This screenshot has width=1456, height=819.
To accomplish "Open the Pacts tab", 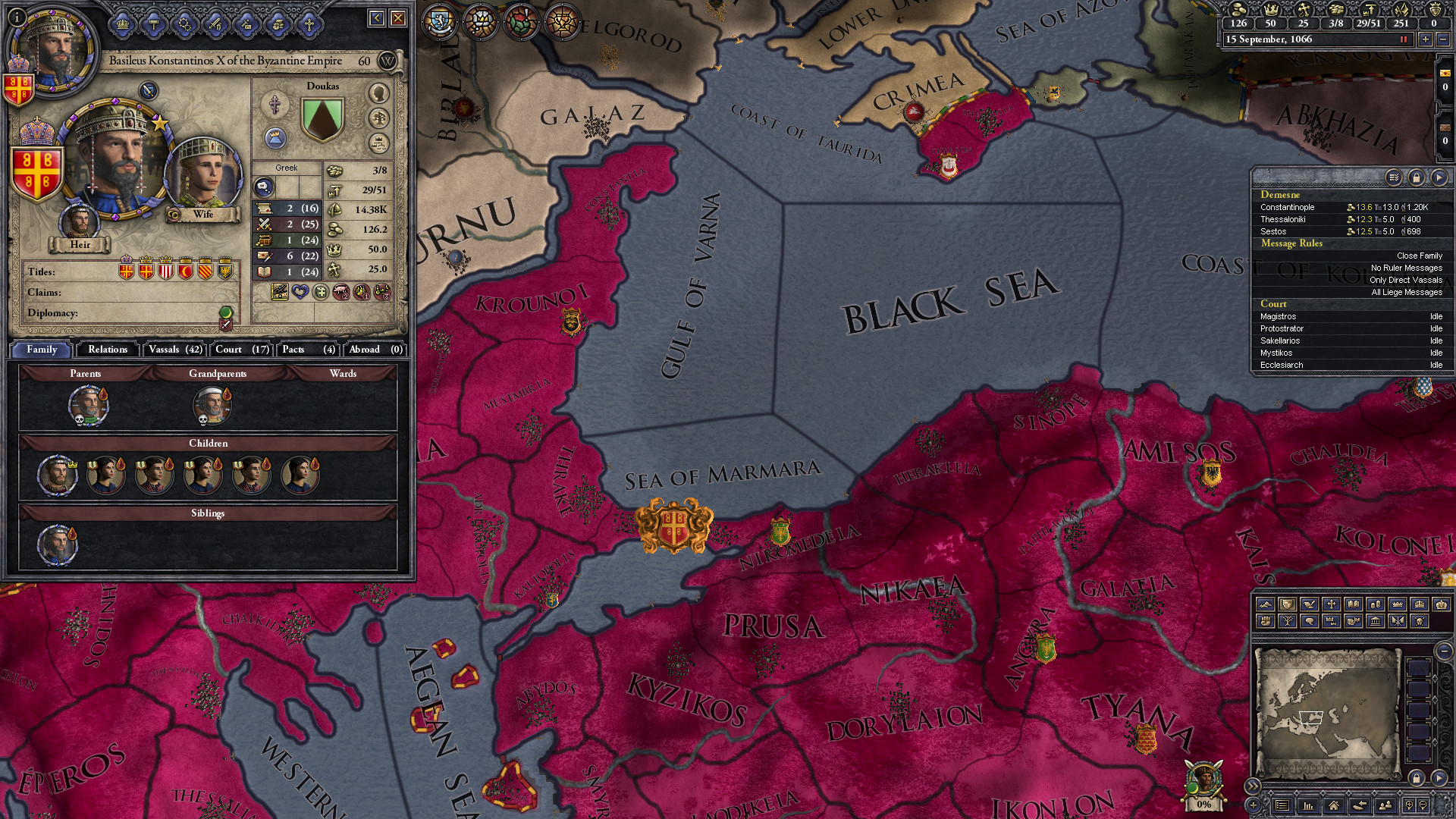I will (x=306, y=350).
